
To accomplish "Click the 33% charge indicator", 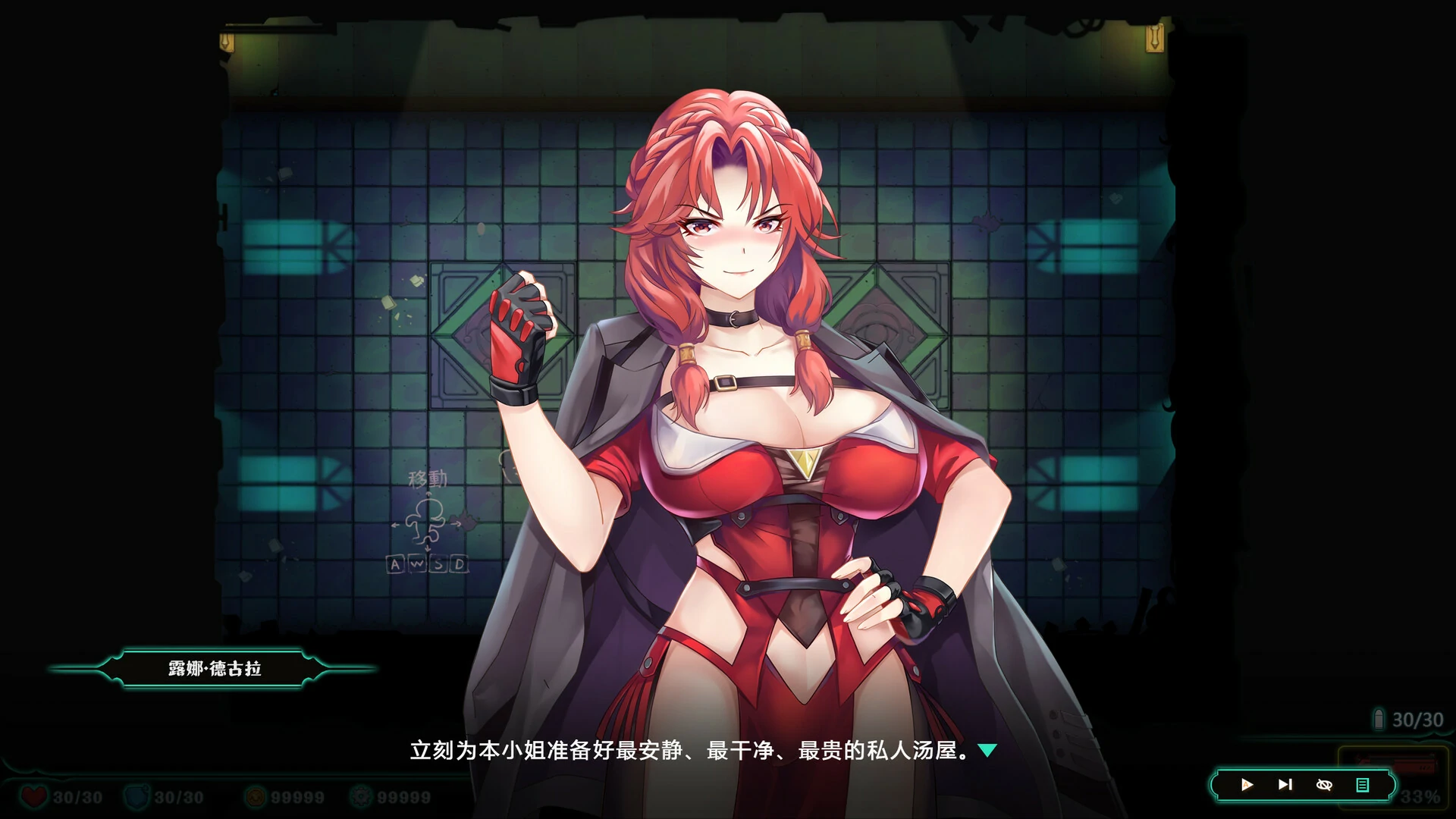I will 1422,798.
